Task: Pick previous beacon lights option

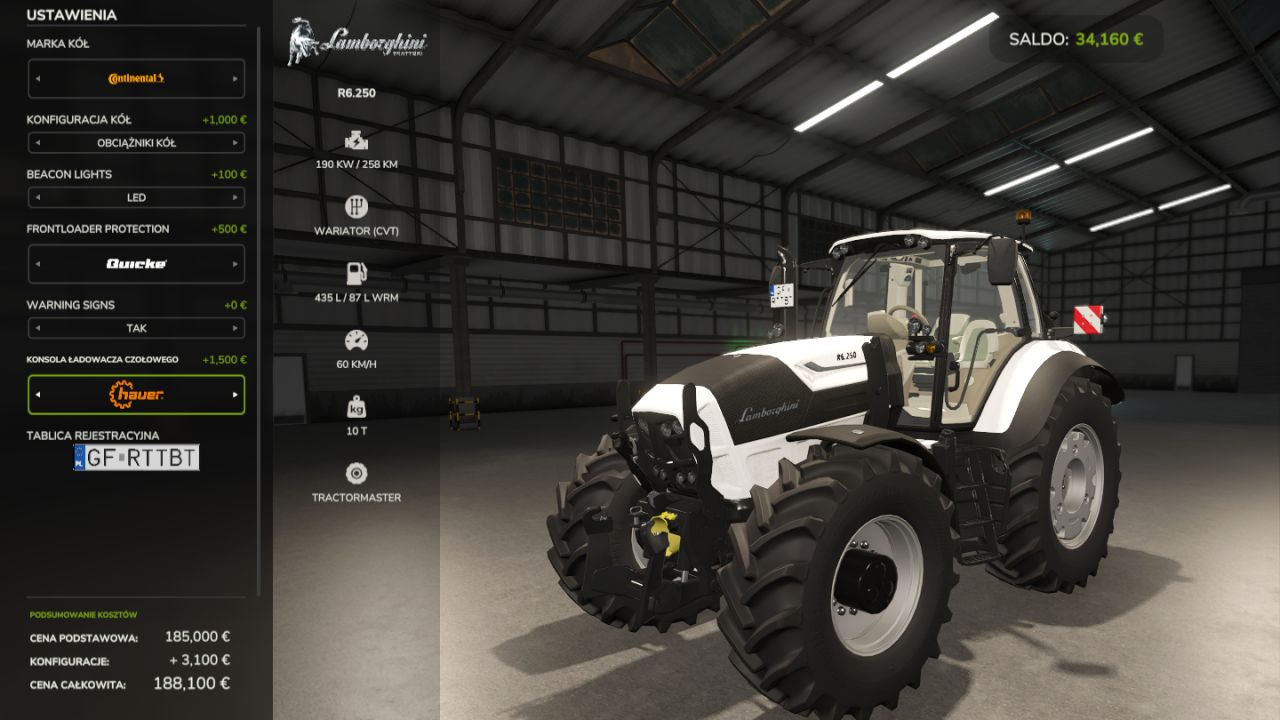Action: click(x=37, y=198)
